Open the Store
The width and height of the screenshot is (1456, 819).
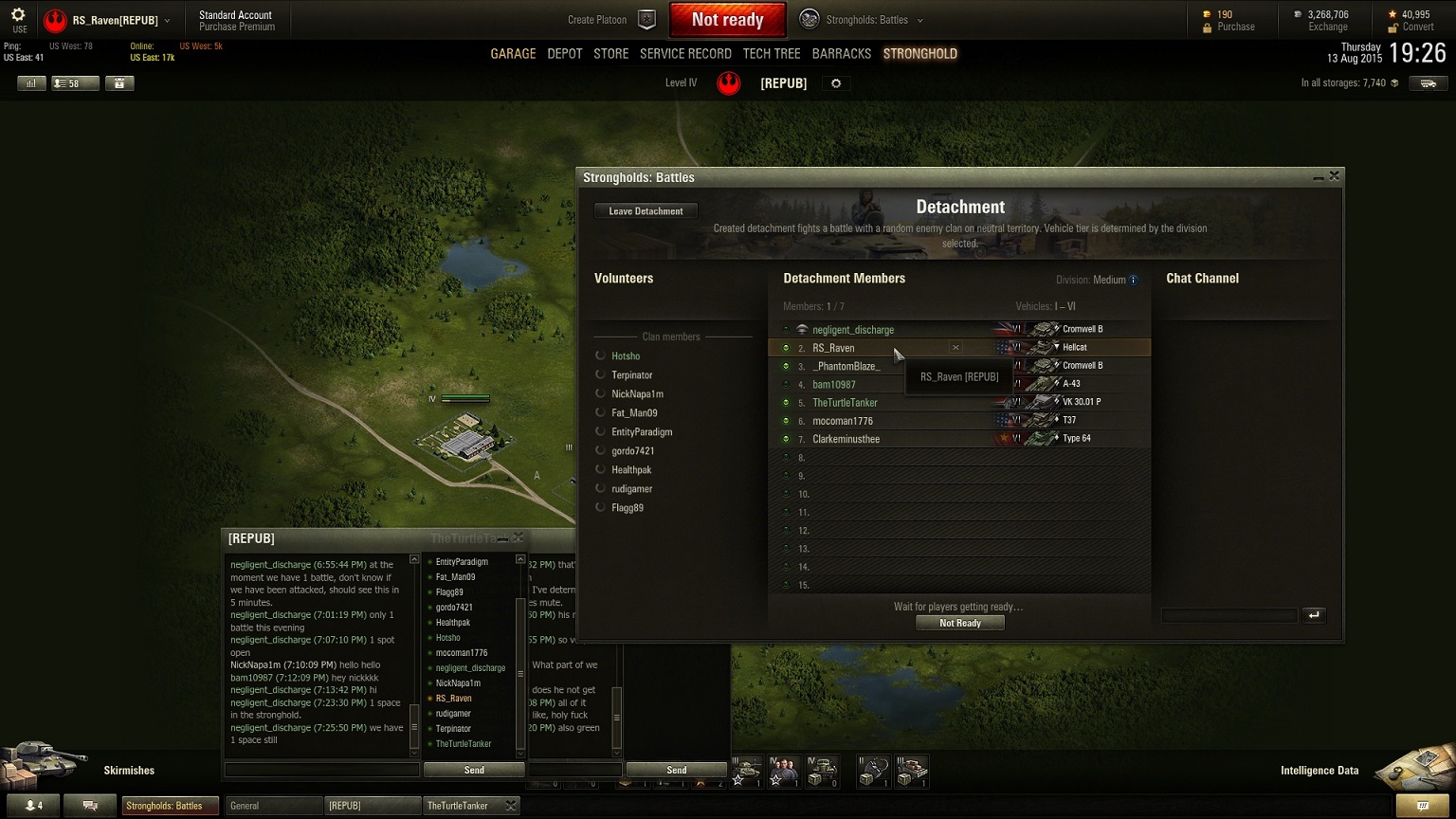610,54
